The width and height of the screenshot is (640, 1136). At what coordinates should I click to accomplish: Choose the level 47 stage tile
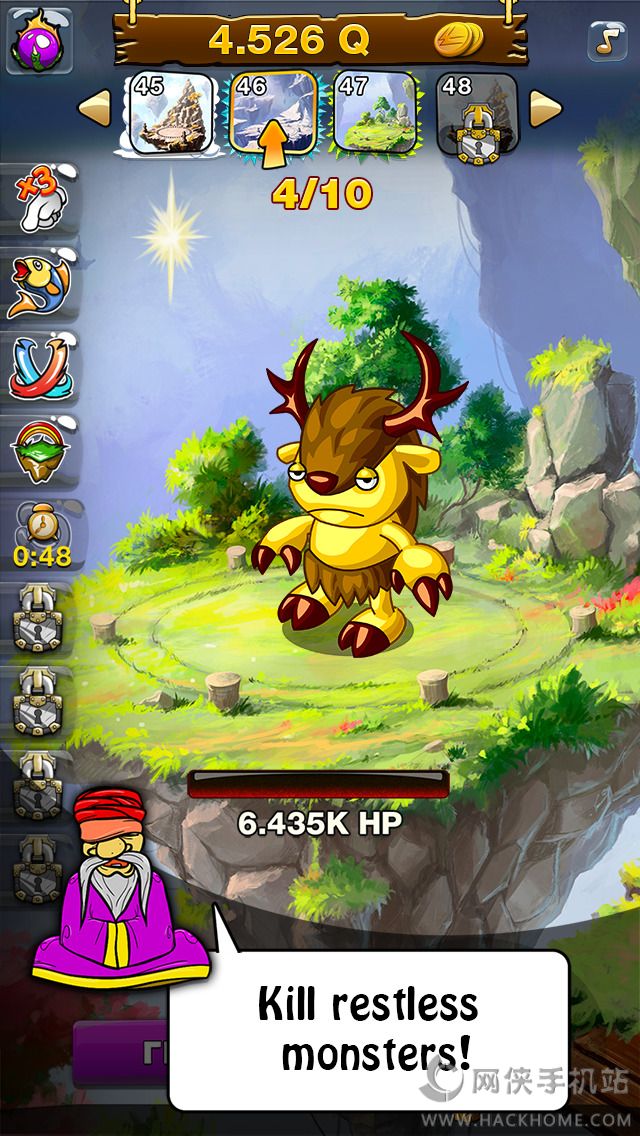pos(374,112)
